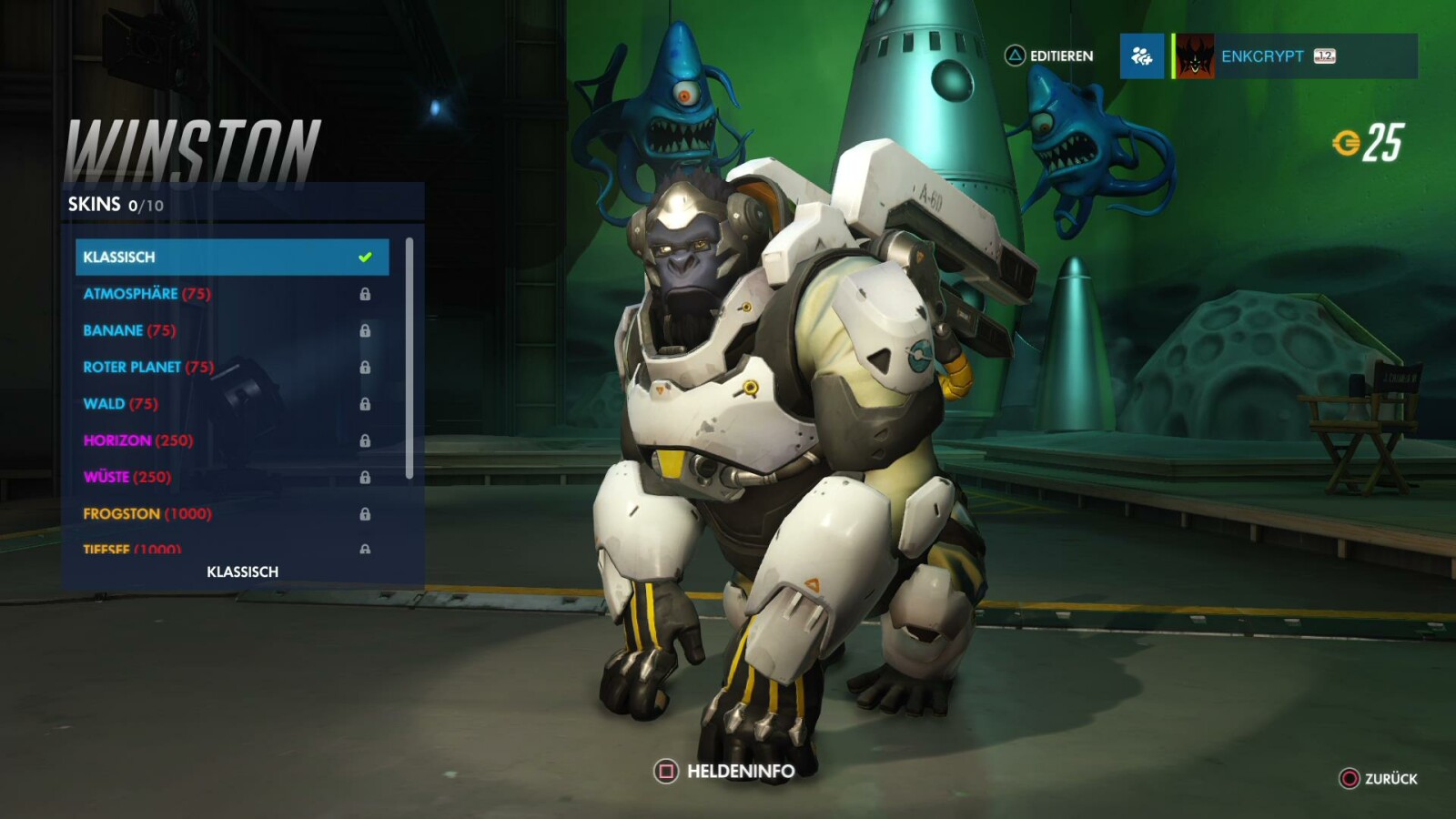This screenshot has width=1456, height=819.
Task: Show the Heldeninfo panel
Action: 724,772
